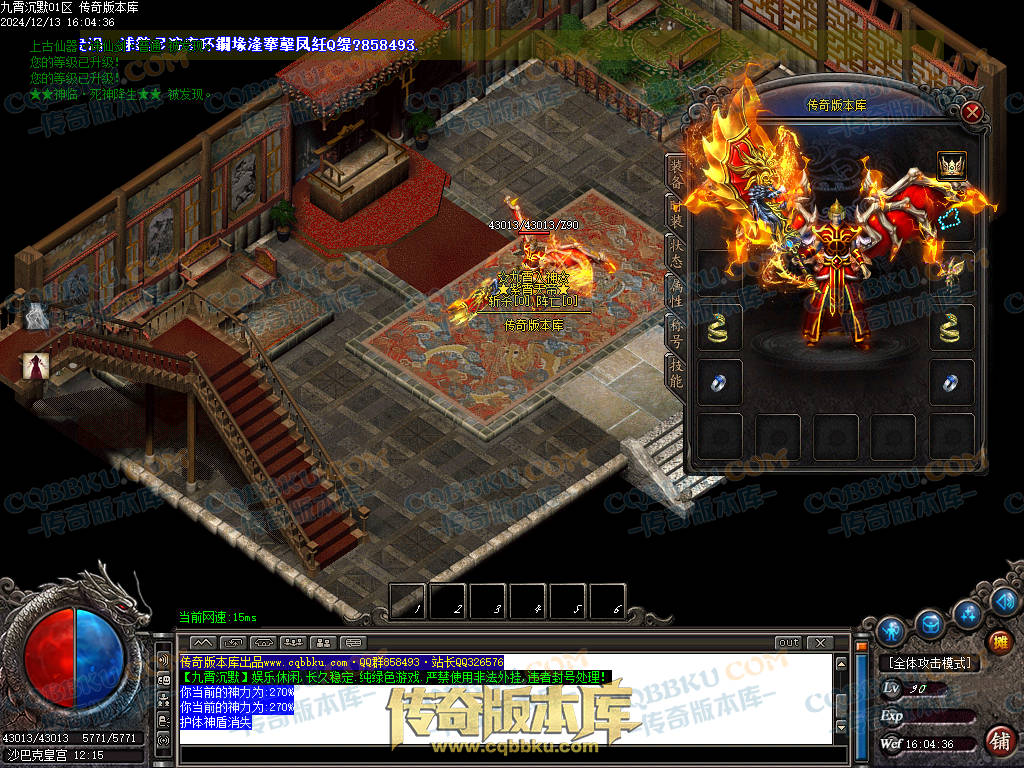Viewport: 1024px width, 768px height.
Task: Open the 摊 stall button
Action: (999, 640)
